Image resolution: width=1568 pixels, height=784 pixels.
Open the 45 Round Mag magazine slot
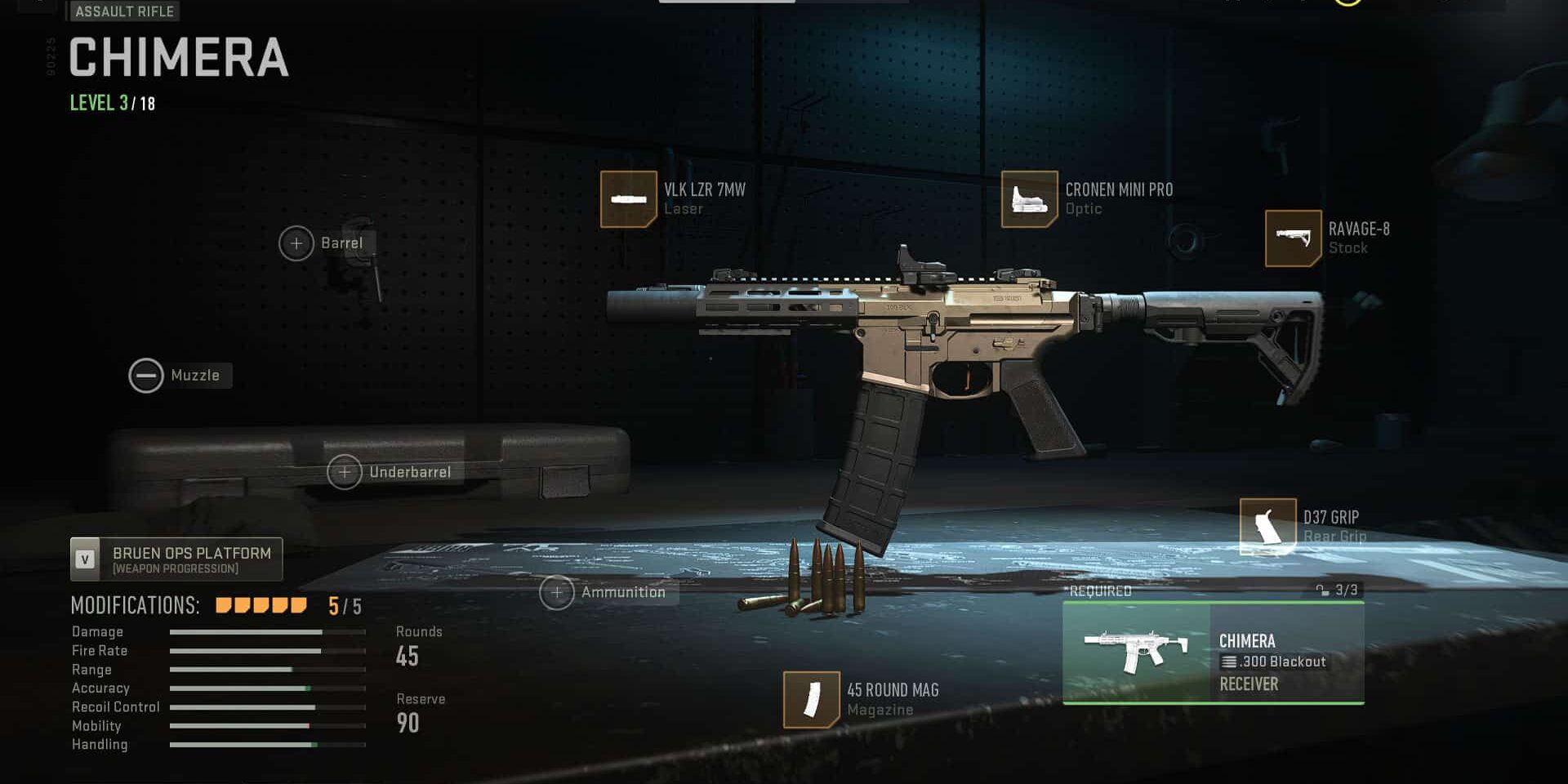(x=811, y=700)
